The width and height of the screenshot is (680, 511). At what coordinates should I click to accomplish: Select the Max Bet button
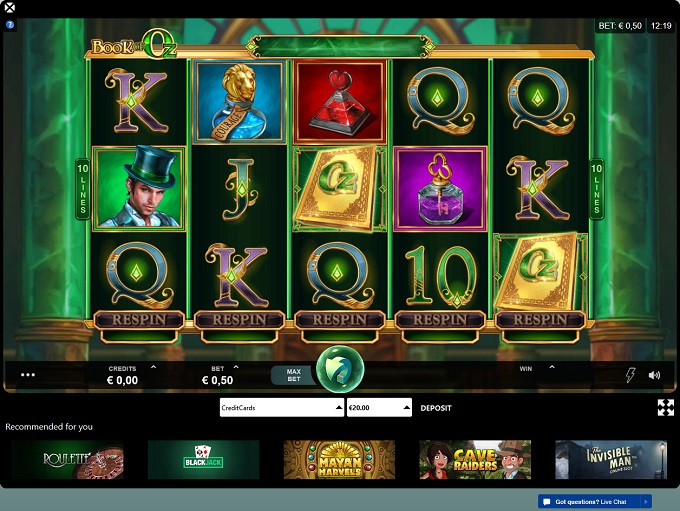click(x=294, y=375)
